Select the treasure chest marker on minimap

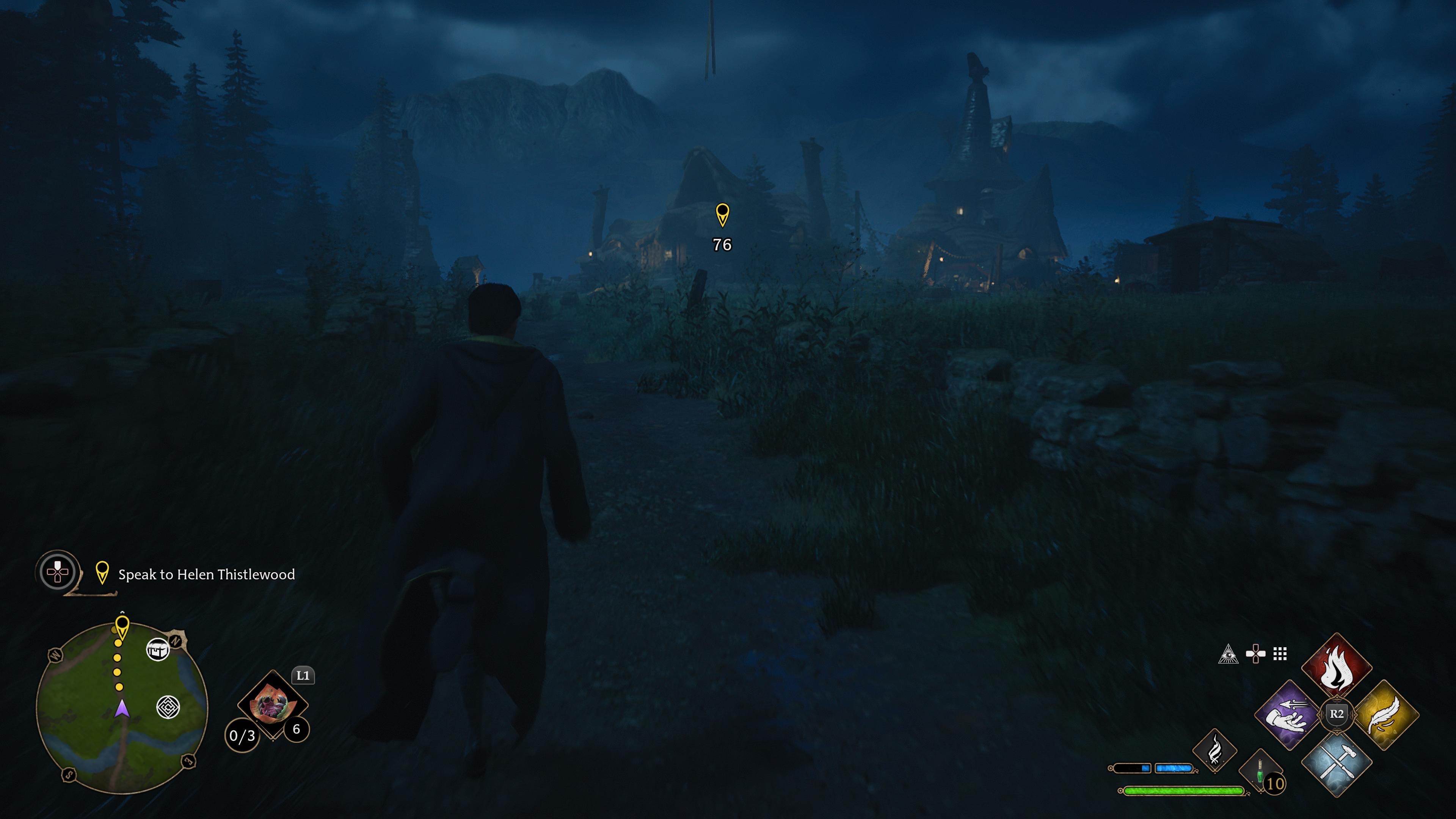(x=158, y=650)
